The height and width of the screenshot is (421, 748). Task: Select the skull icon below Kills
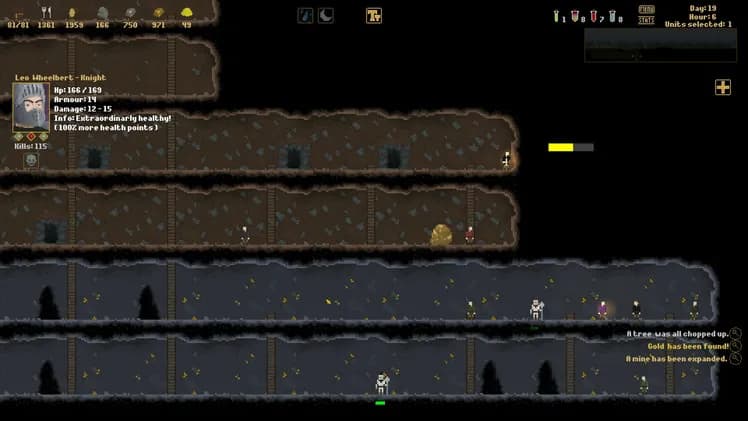(31, 160)
